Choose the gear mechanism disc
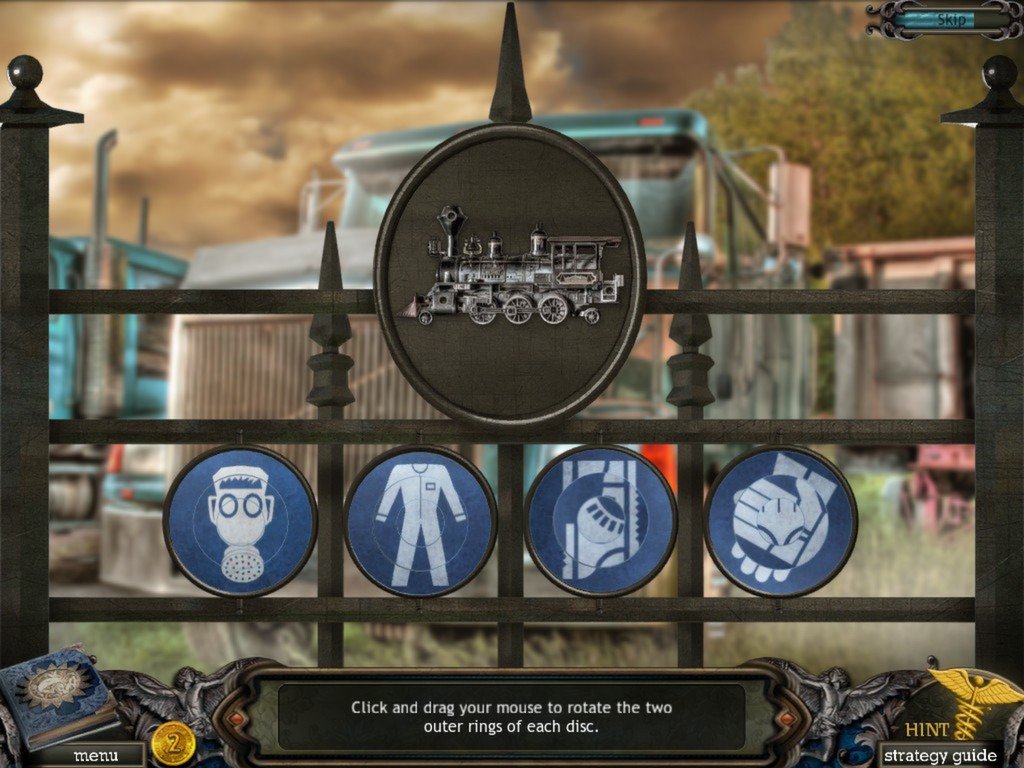This screenshot has width=1024, height=768. [600, 521]
